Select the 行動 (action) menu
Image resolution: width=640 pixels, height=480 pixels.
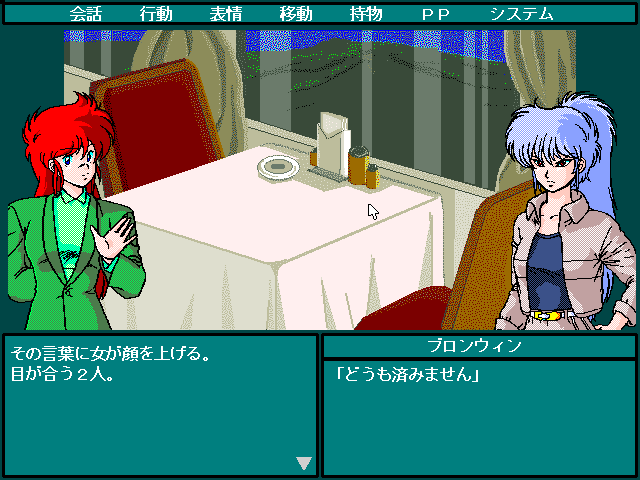point(156,14)
